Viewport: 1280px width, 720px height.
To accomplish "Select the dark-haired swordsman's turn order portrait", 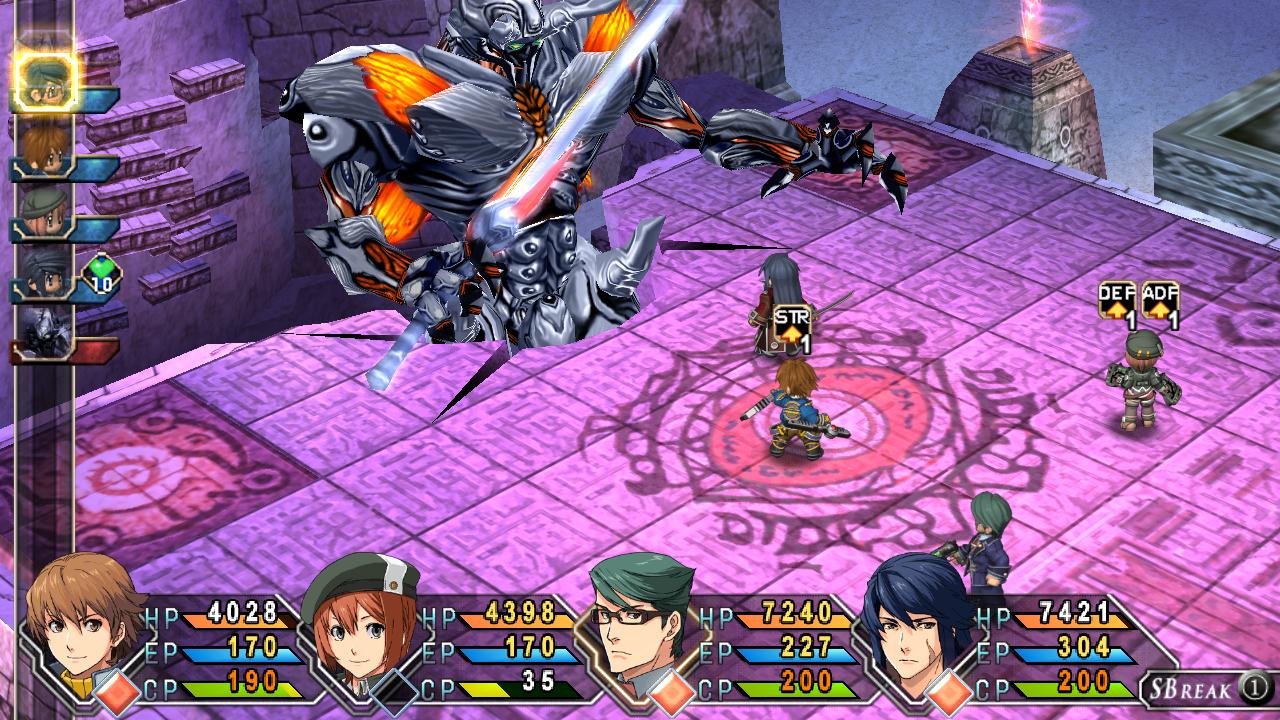I will [45, 274].
